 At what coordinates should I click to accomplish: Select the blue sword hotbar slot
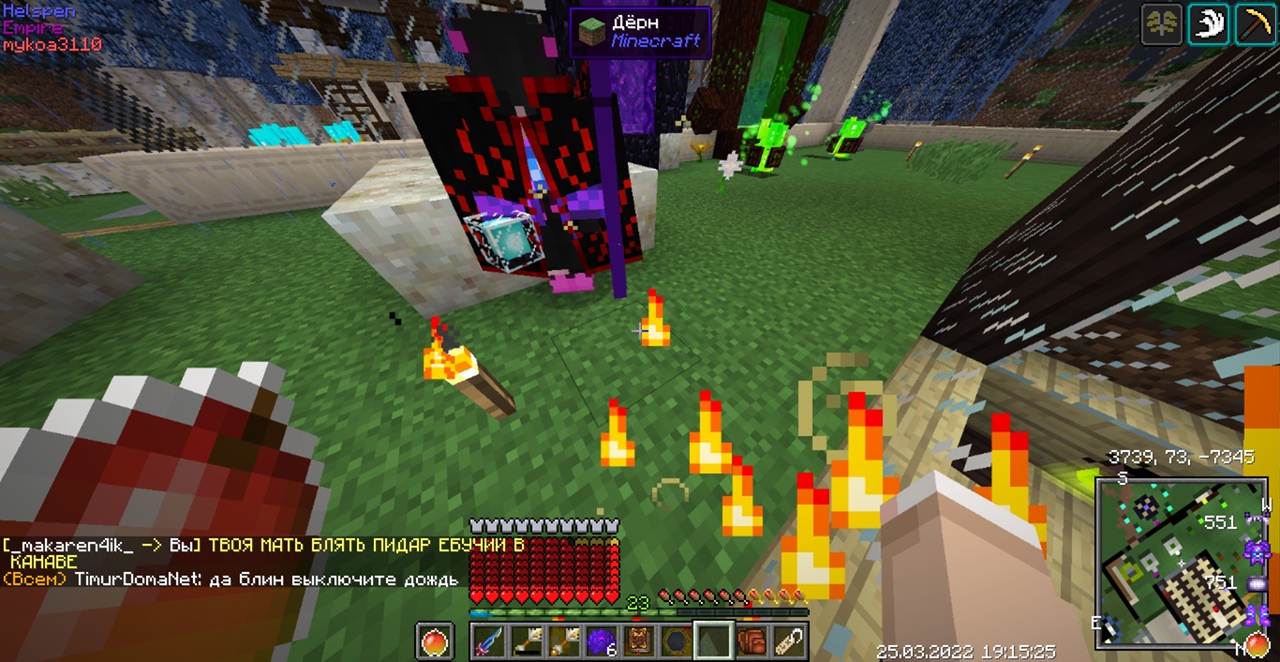point(490,641)
